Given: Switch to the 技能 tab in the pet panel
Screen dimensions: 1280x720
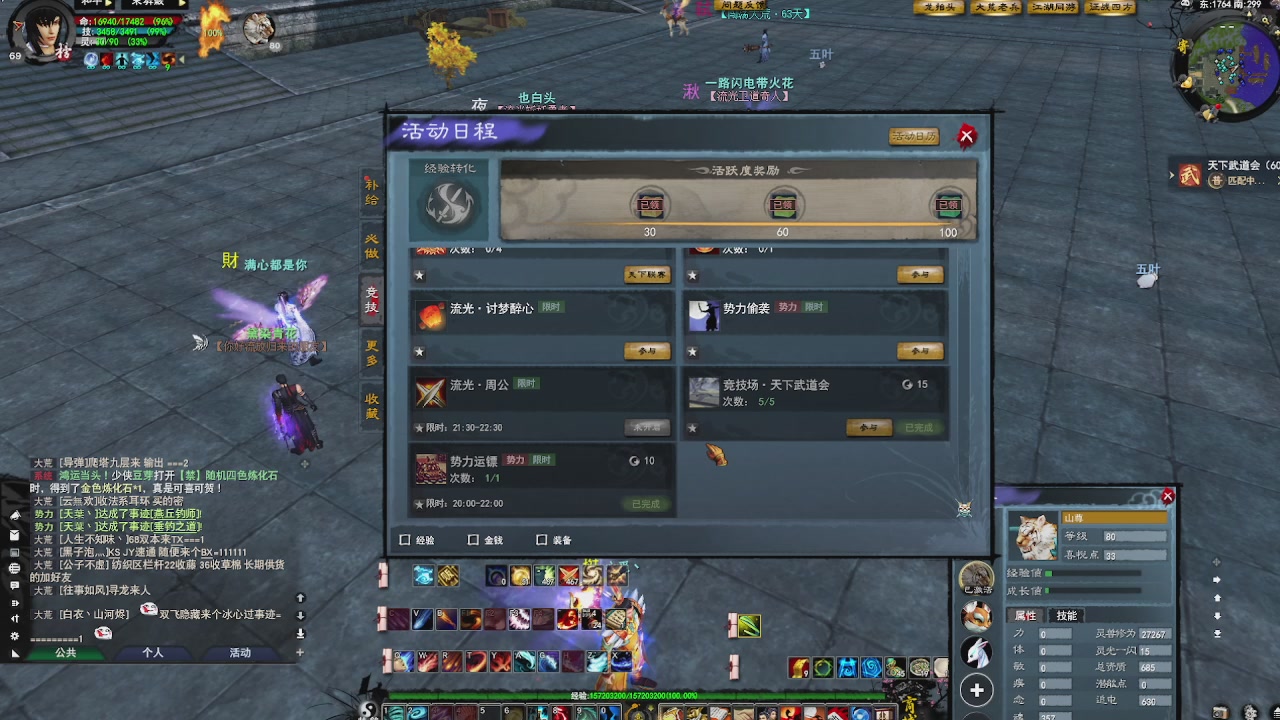Looking at the screenshot, I should click(x=1066, y=615).
